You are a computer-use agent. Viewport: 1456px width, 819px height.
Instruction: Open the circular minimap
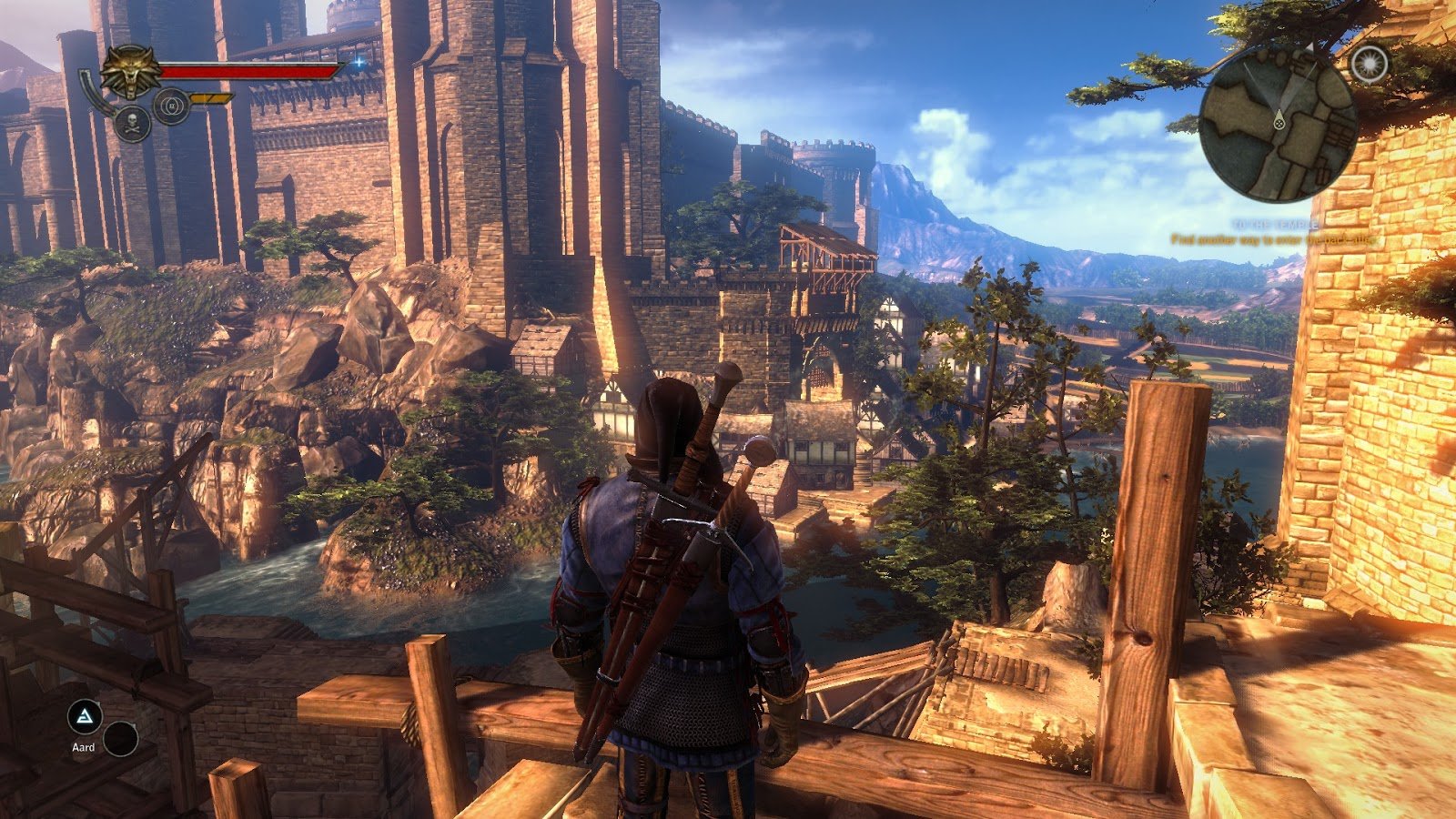pos(1277,123)
